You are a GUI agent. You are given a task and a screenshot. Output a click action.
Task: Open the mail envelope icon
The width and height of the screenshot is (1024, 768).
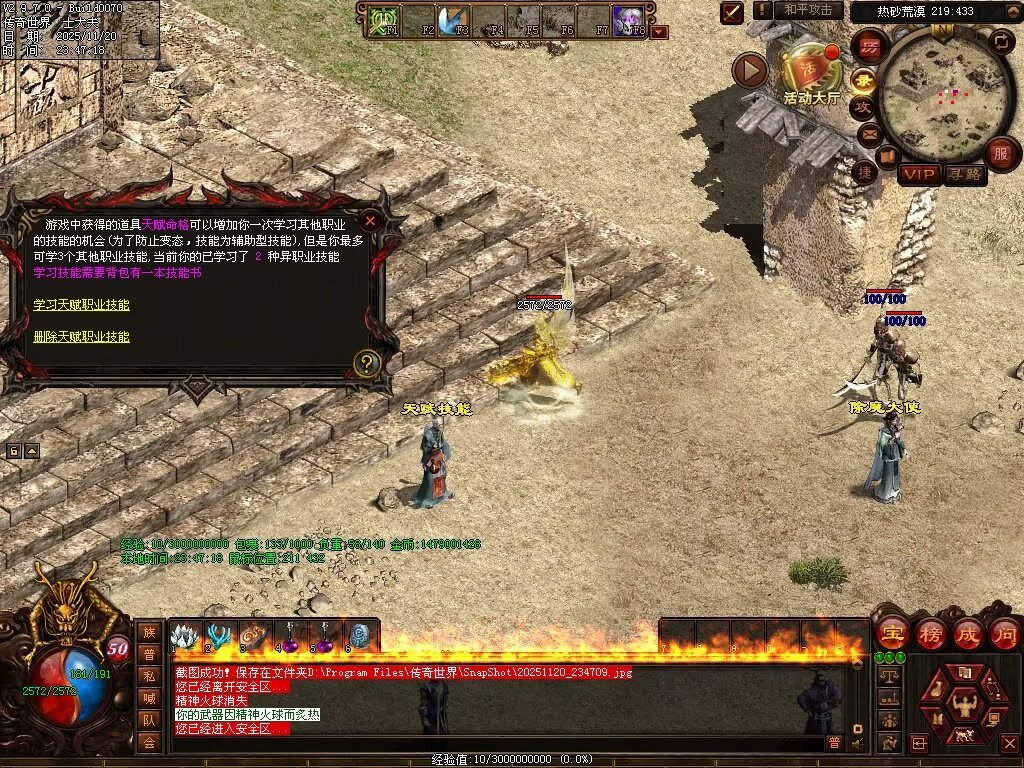866,133
